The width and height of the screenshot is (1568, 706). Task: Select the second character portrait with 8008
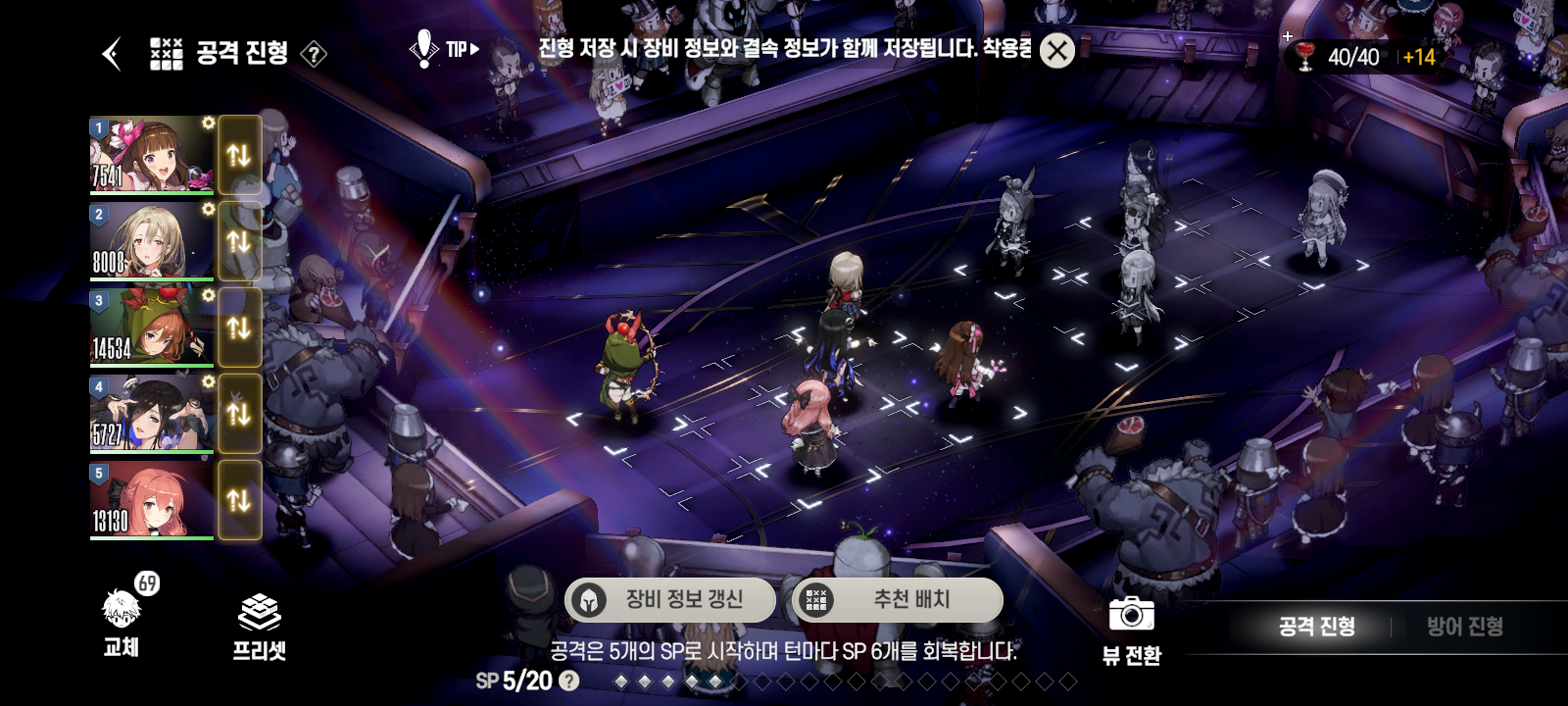pyautogui.click(x=151, y=241)
